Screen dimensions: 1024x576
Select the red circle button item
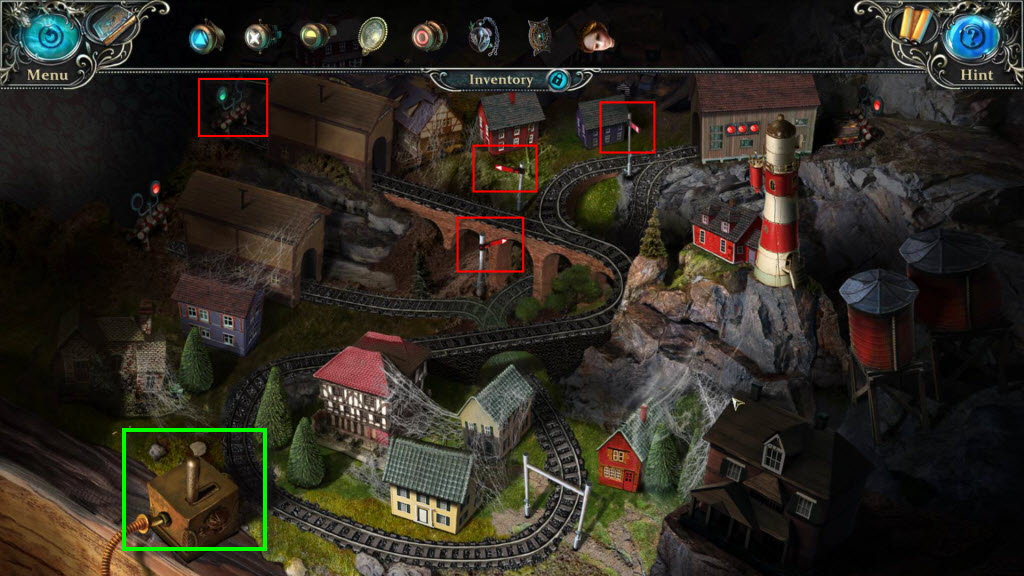coord(427,37)
